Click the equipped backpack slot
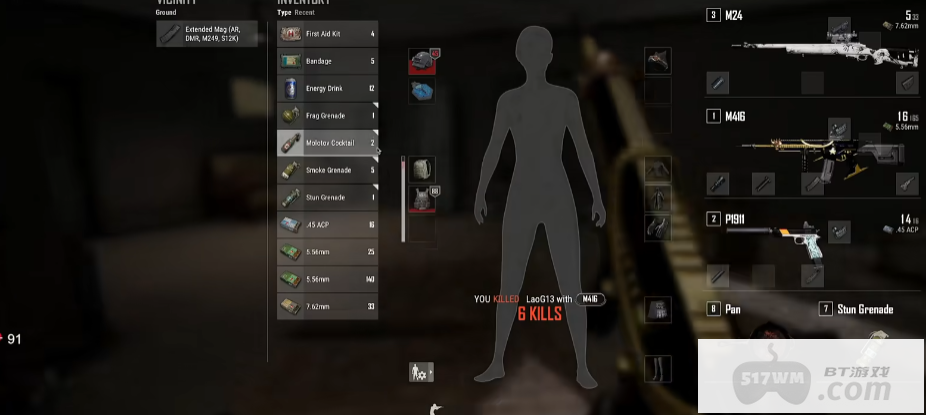This screenshot has width=926, height=415. (x=421, y=169)
